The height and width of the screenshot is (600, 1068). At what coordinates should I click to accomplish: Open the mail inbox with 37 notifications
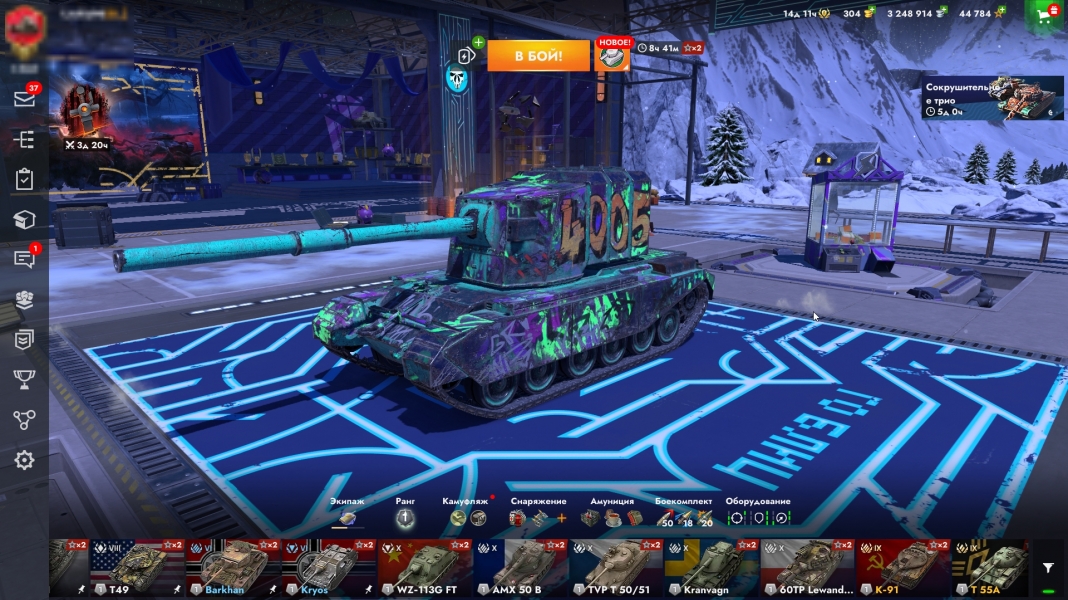click(25, 99)
